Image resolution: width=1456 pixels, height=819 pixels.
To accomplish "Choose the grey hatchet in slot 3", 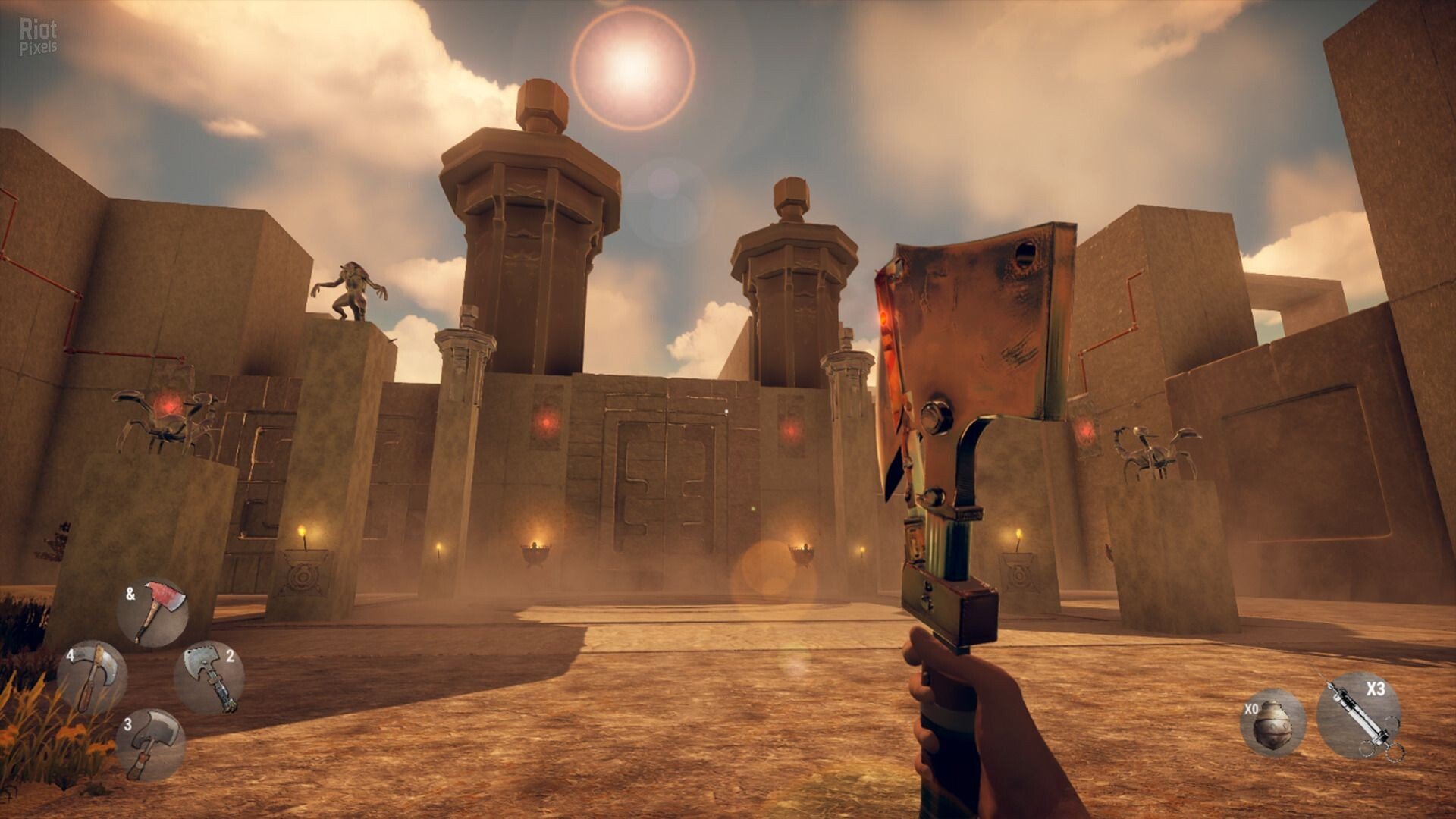I will pyautogui.click(x=151, y=744).
